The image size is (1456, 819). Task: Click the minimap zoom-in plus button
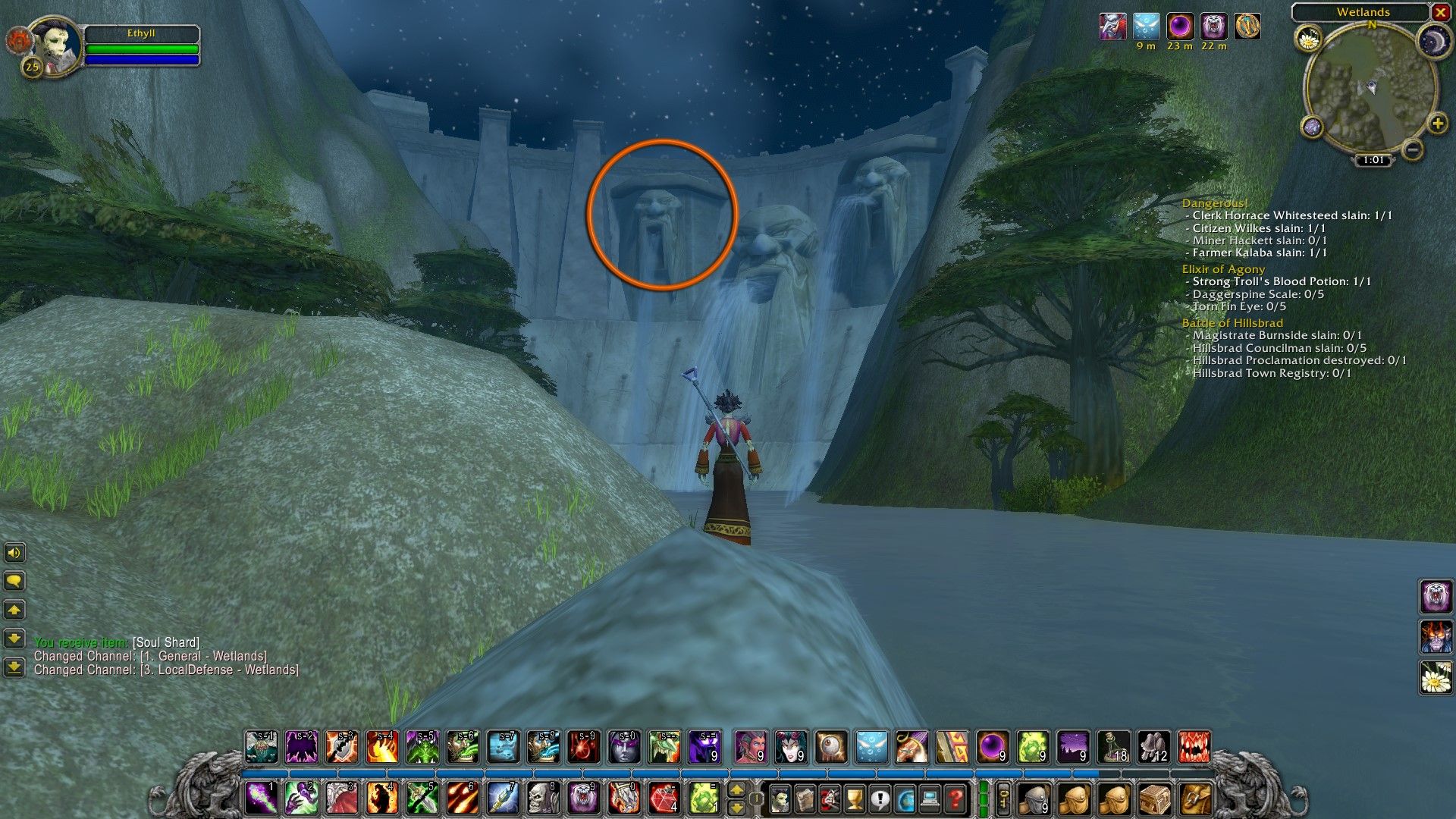pyautogui.click(x=1438, y=124)
